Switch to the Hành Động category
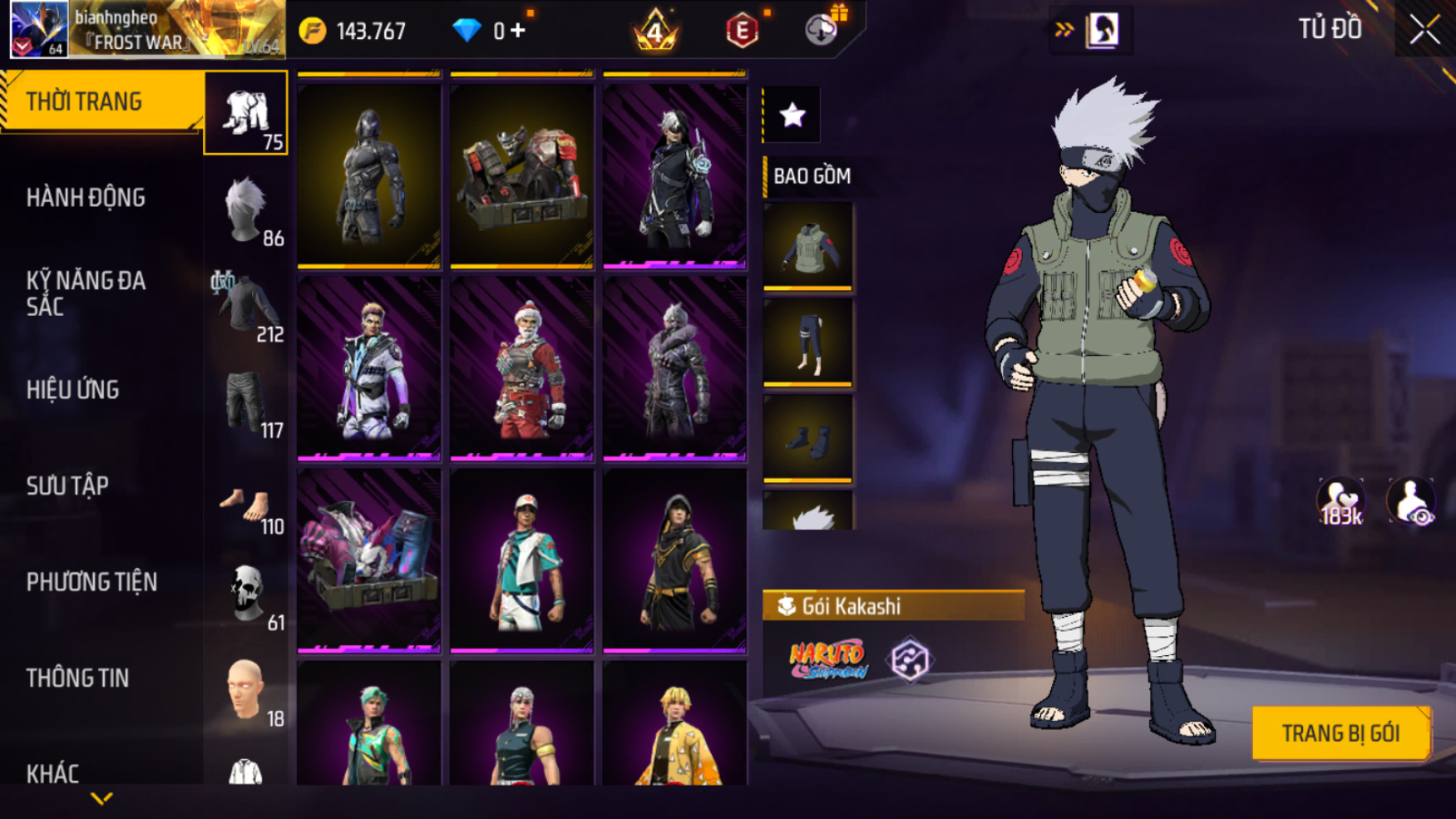The height and width of the screenshot is (819, 1456). click(x=86, y=198)
